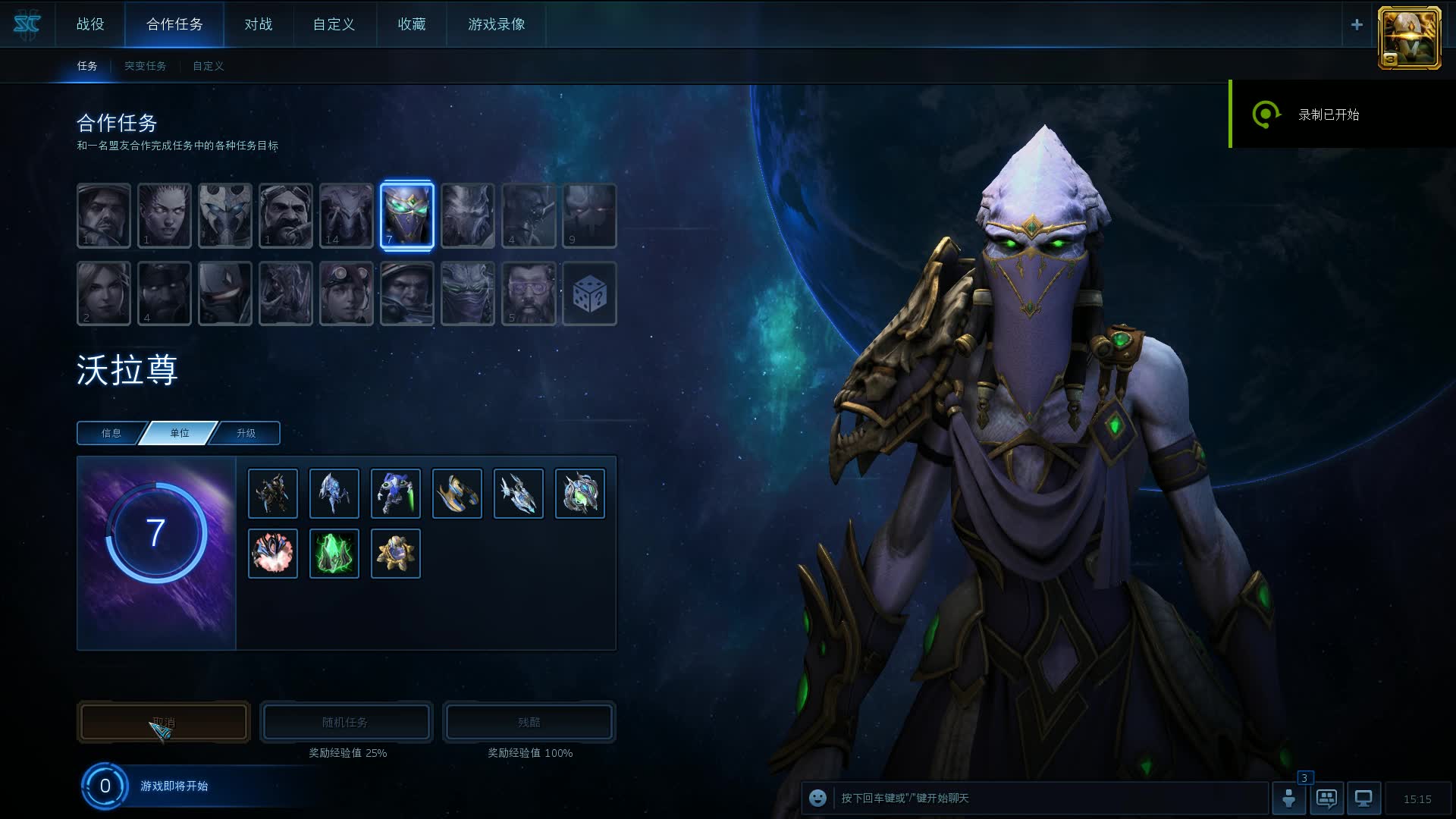The image size is (1456, 819).
Task: Choose the Kerrigan commander portrait
Action: (x=165, y=215)
